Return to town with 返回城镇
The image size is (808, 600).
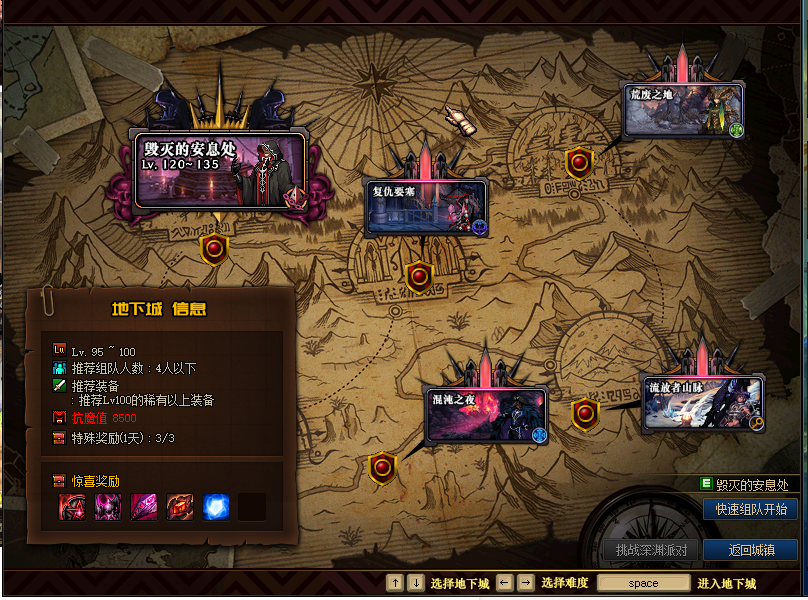[750, 550]
